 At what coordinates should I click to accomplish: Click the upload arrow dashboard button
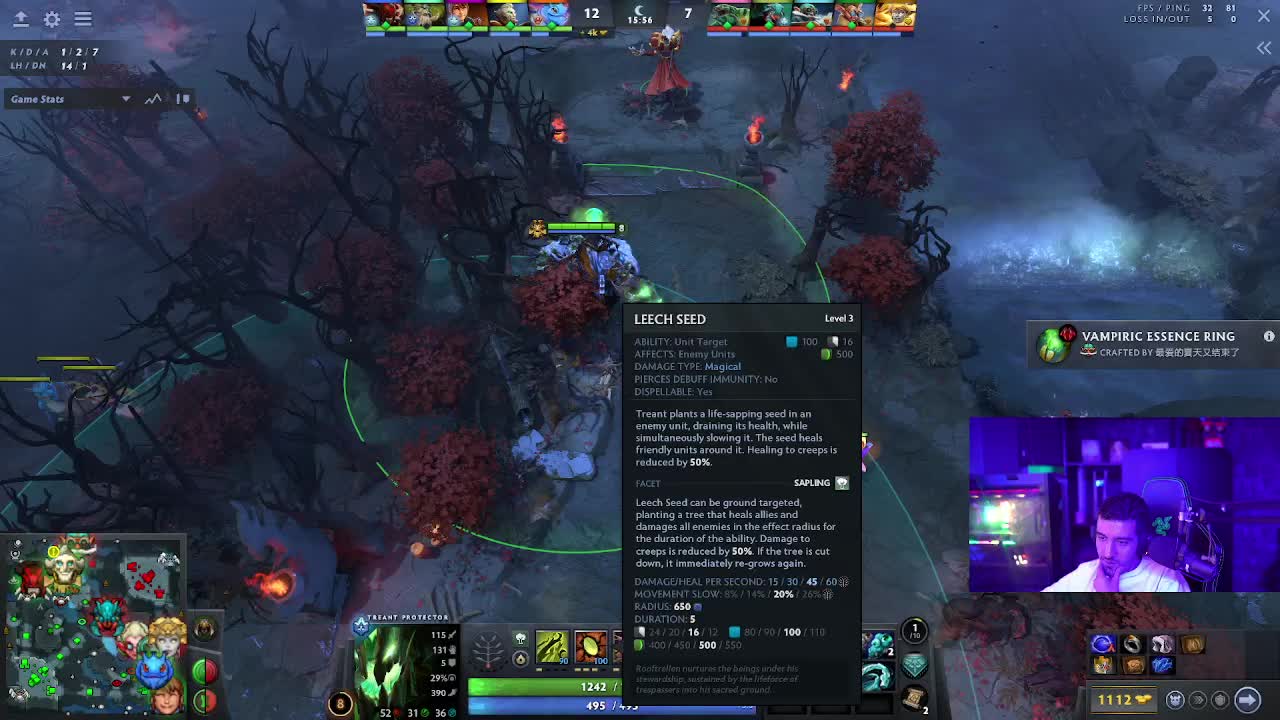pos(20,19)
